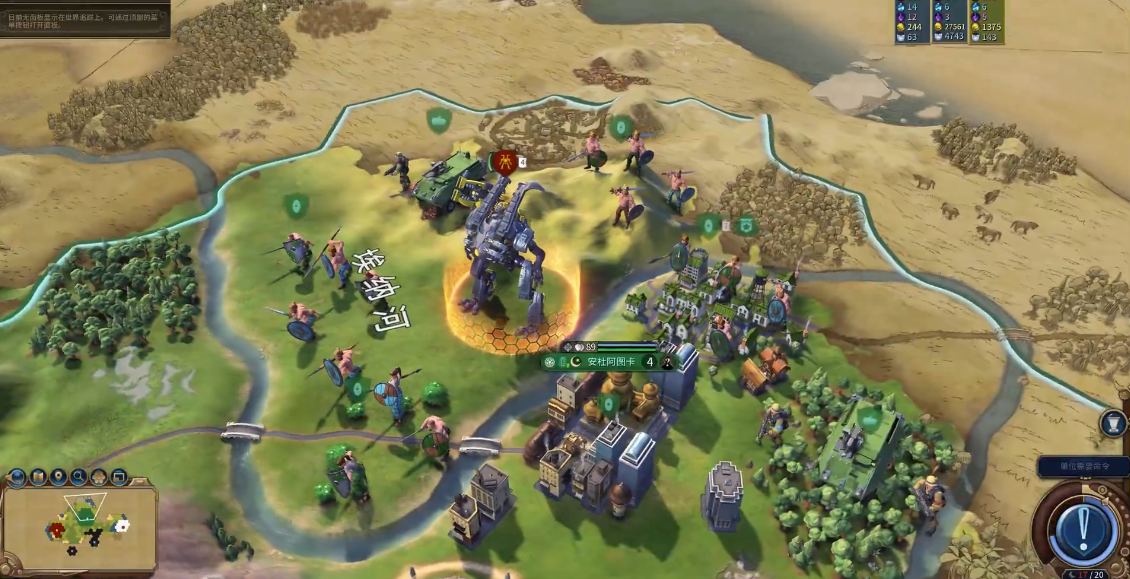Click the overlapping-rectangles button above the minimap
1130x579 pixels.
118,477
